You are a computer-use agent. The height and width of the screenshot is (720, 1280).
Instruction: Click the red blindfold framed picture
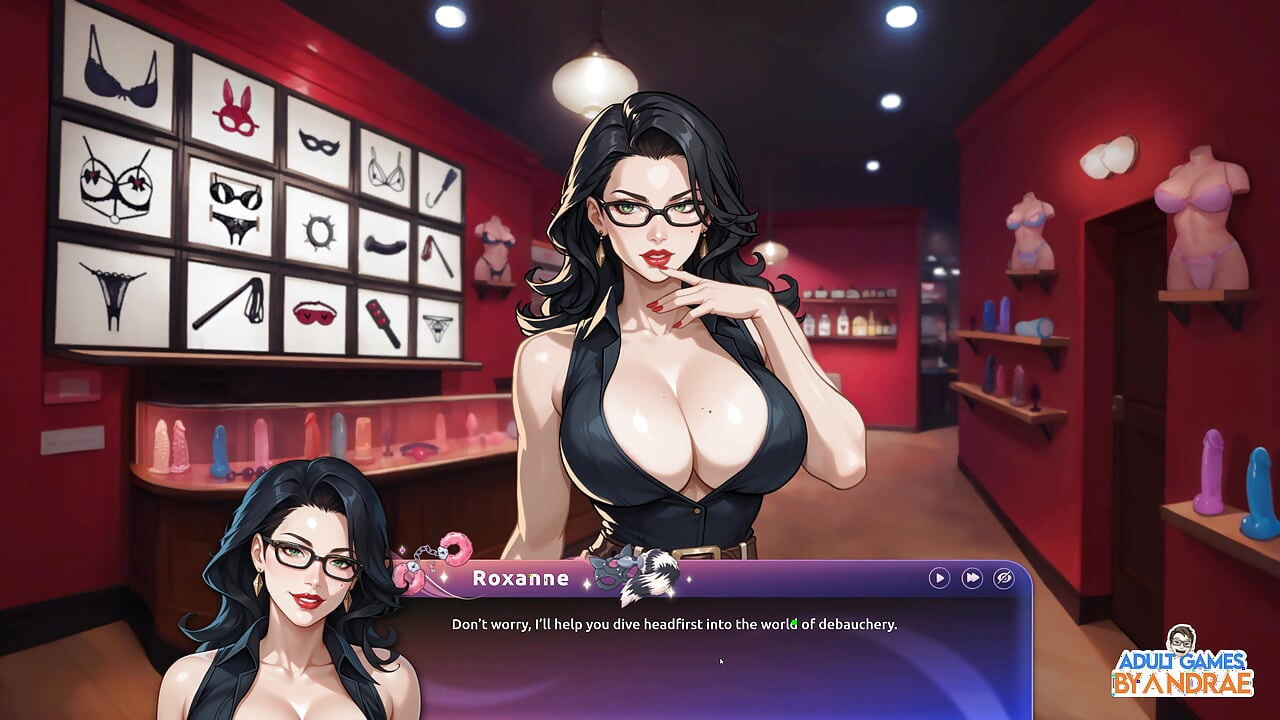[x=313, y=314]
